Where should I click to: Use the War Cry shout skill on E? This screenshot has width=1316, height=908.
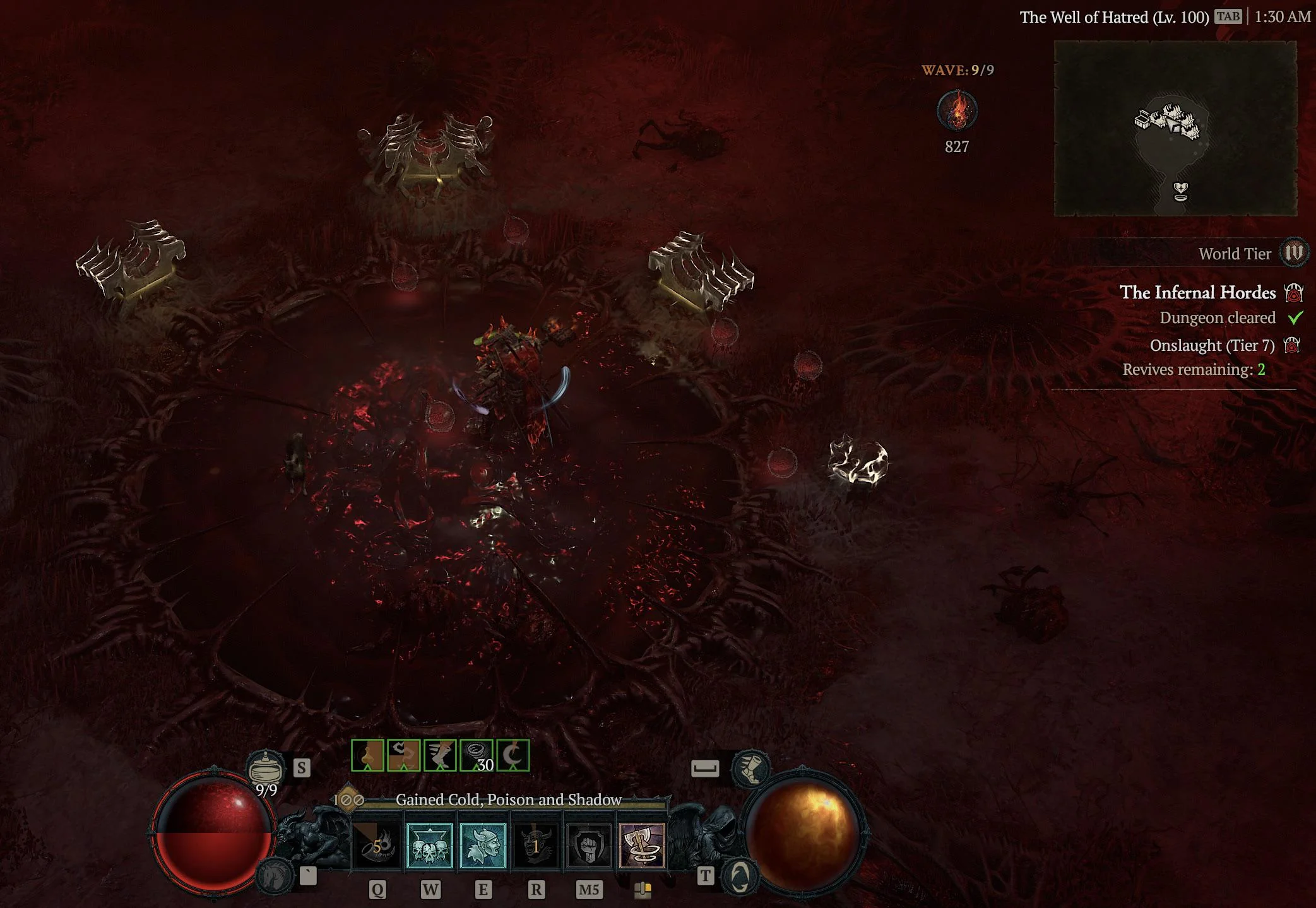point(483,846)
